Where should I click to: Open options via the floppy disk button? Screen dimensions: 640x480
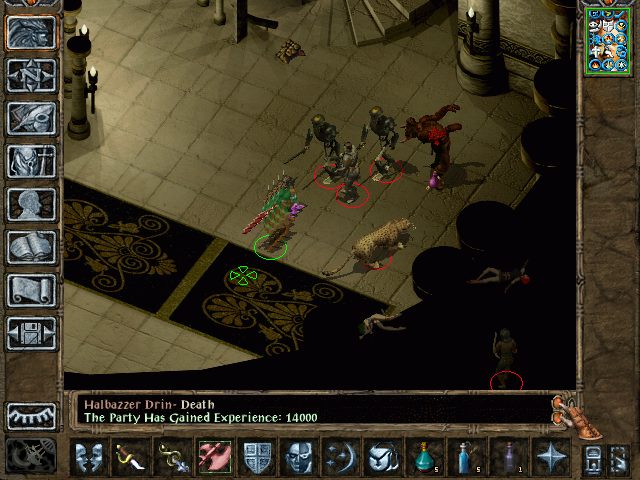coord(31,332)
